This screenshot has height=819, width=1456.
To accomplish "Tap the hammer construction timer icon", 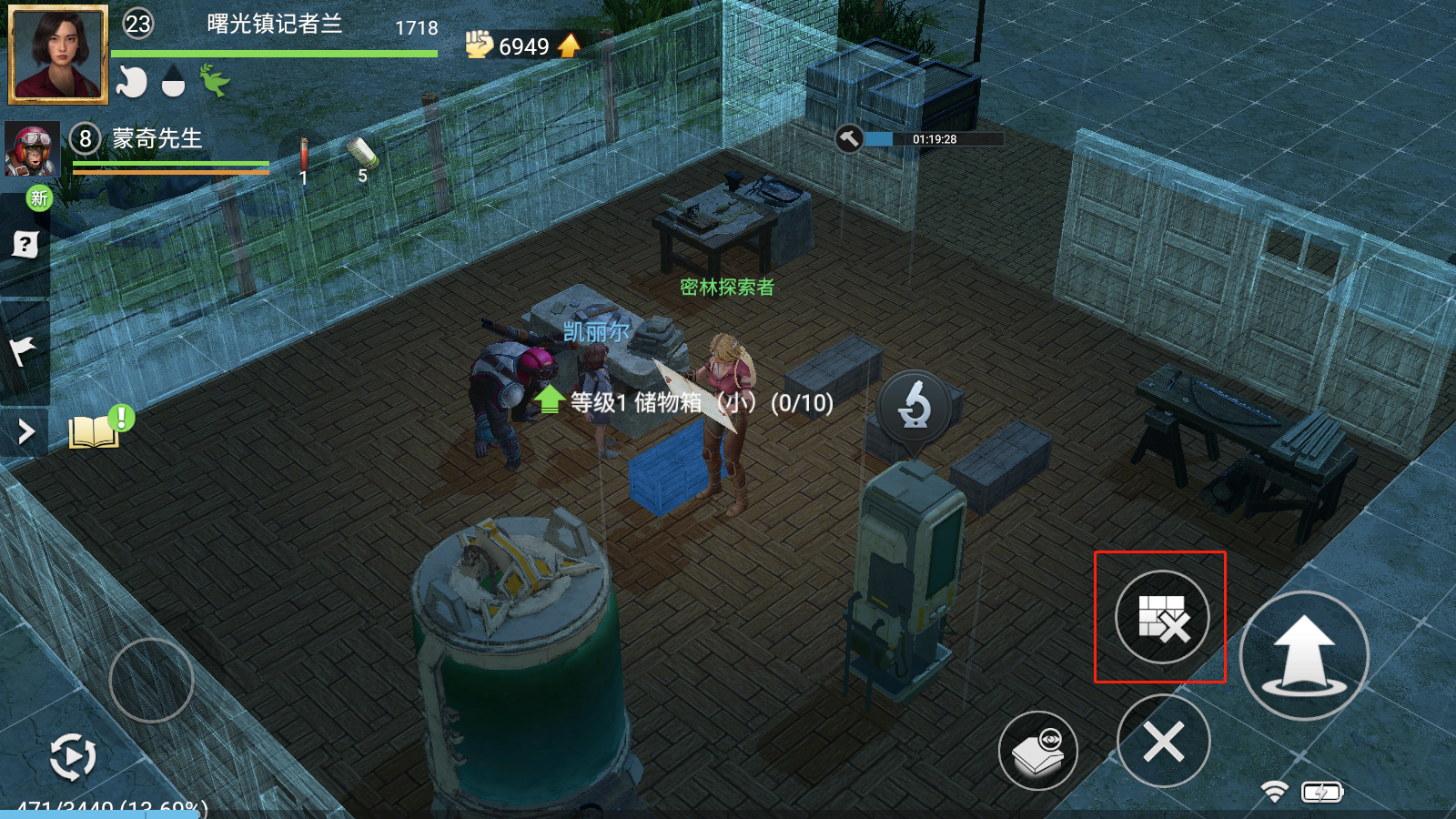I will click(x=848, y=139).
